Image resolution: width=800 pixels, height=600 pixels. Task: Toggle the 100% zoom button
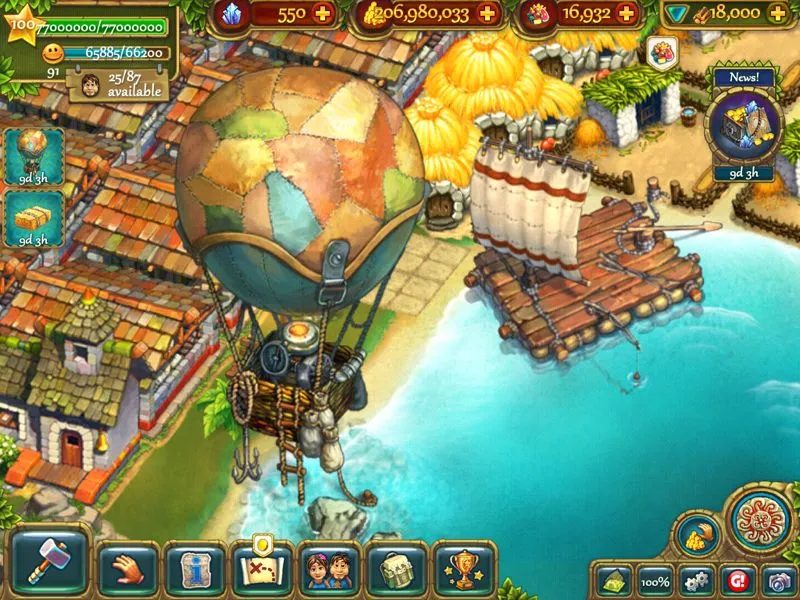pos(655,581)
